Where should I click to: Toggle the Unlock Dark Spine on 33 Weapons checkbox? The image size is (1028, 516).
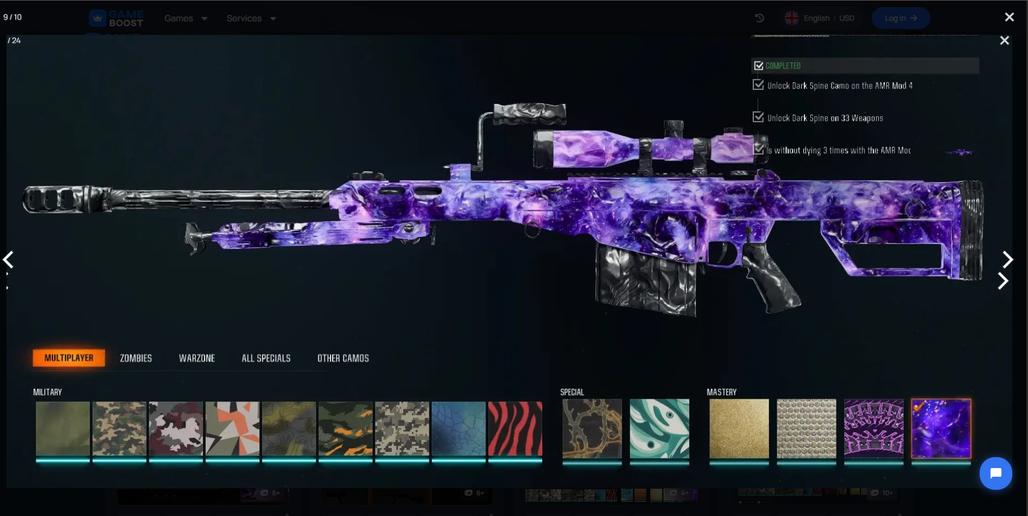coord(759,117)
